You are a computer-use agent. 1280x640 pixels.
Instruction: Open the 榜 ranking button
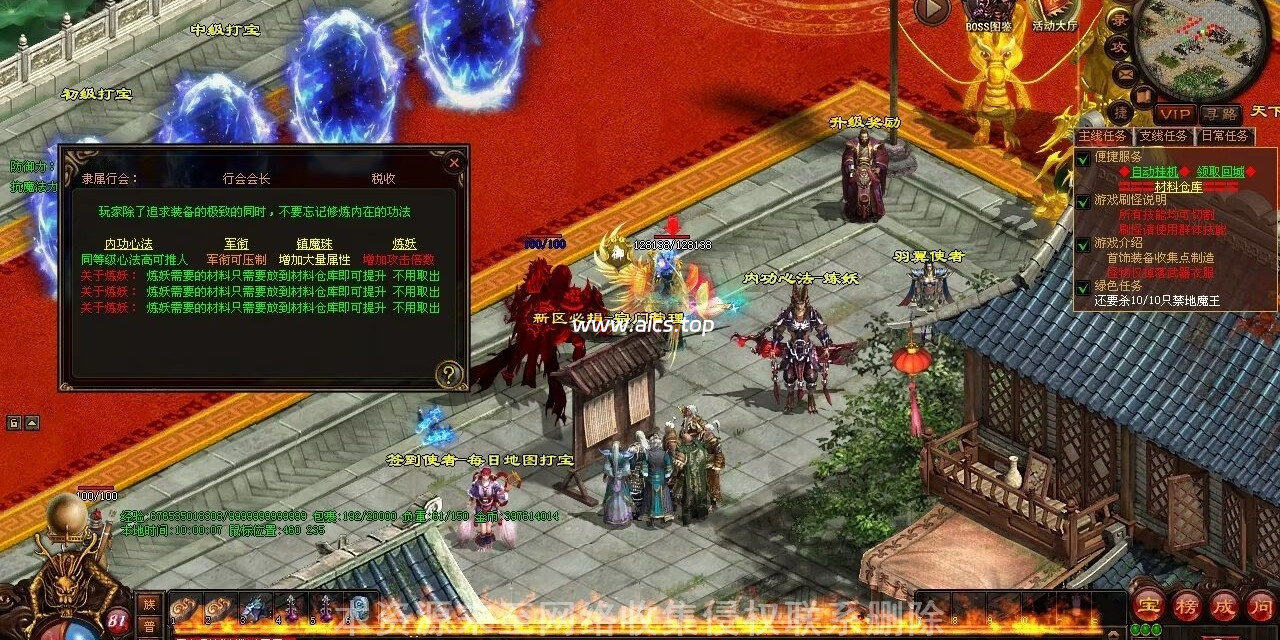click(x=1186, y=604)
